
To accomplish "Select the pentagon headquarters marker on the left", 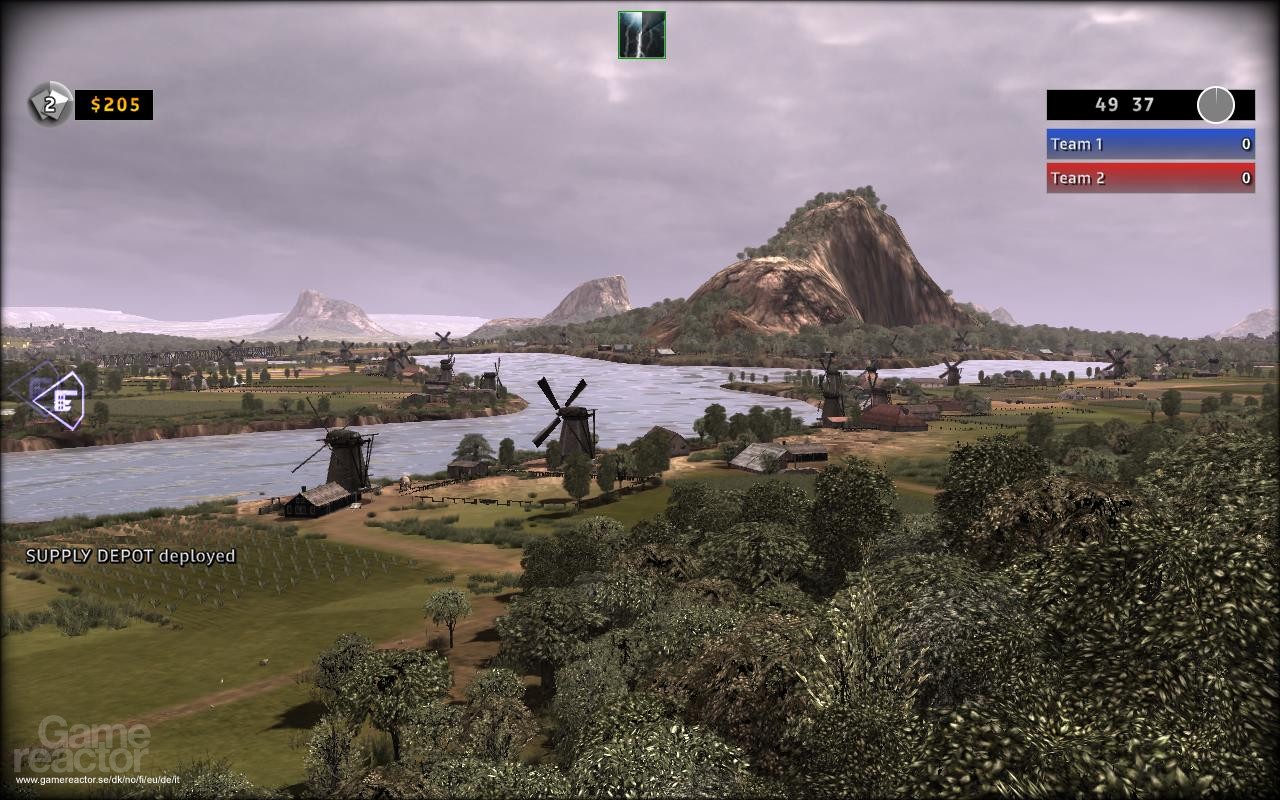I will (x=58, y=400).
